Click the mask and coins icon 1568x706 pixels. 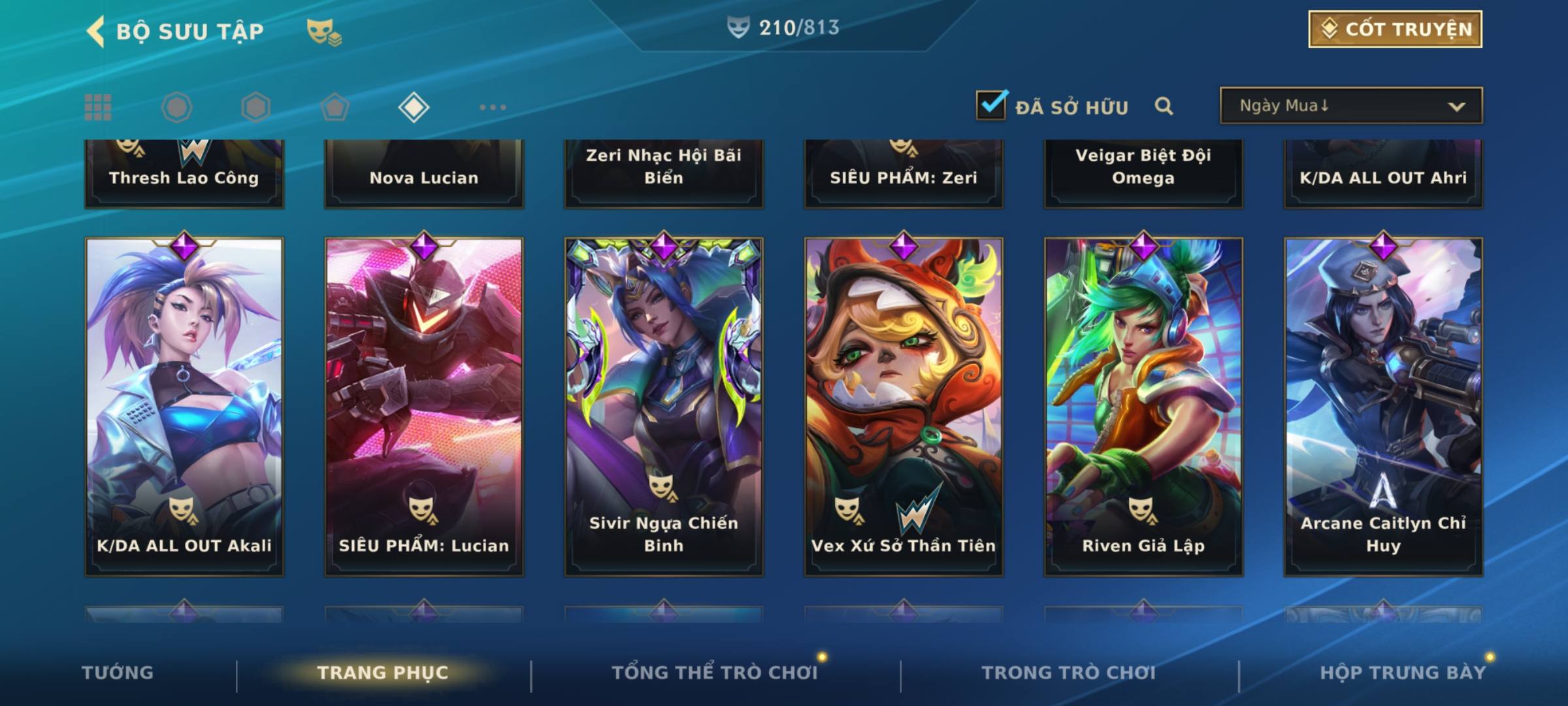(324, 31)
